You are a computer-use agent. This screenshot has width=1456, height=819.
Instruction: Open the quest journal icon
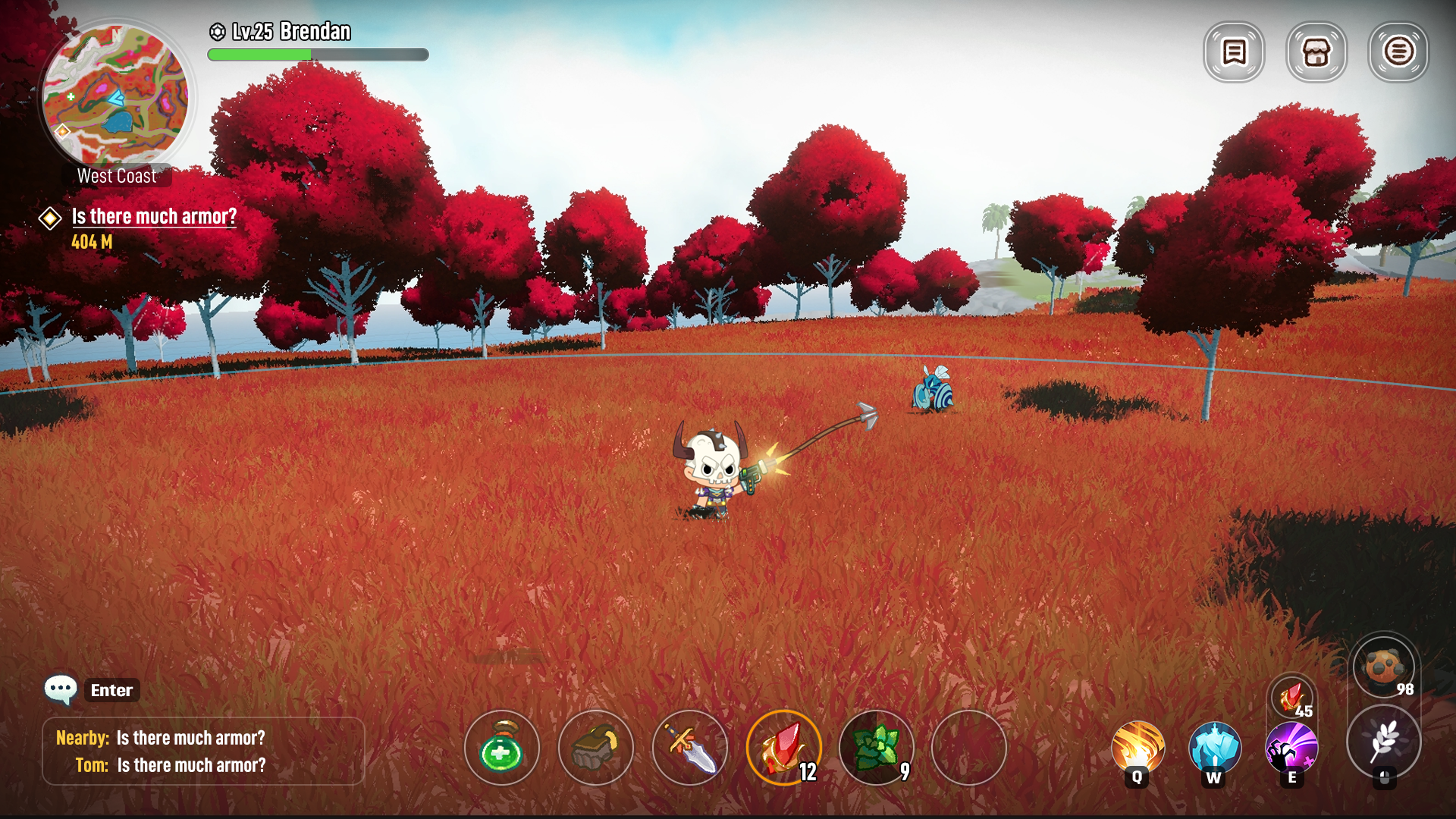click(x=1234, y=52)
